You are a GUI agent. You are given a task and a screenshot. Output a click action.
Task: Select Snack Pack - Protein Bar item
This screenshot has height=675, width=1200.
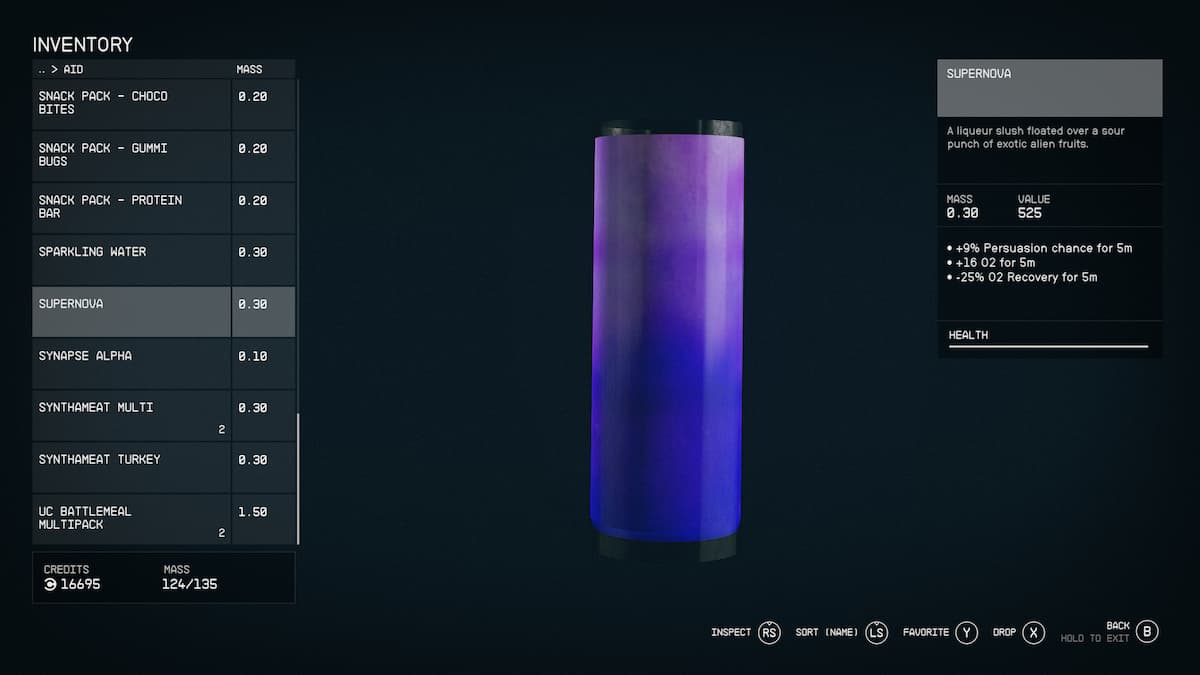(132, 207)
